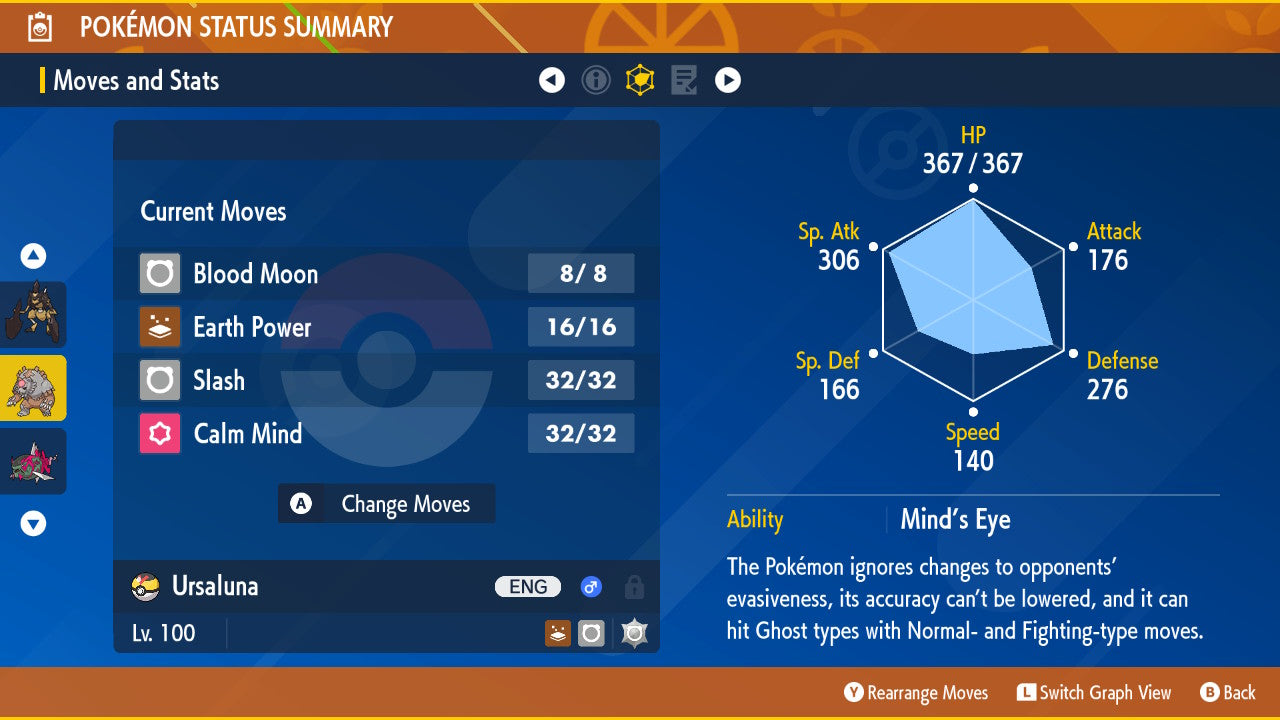Expand the up arrow in the party sidebar
This screenshot has width=1280, height=720.
tap(32, 256)
